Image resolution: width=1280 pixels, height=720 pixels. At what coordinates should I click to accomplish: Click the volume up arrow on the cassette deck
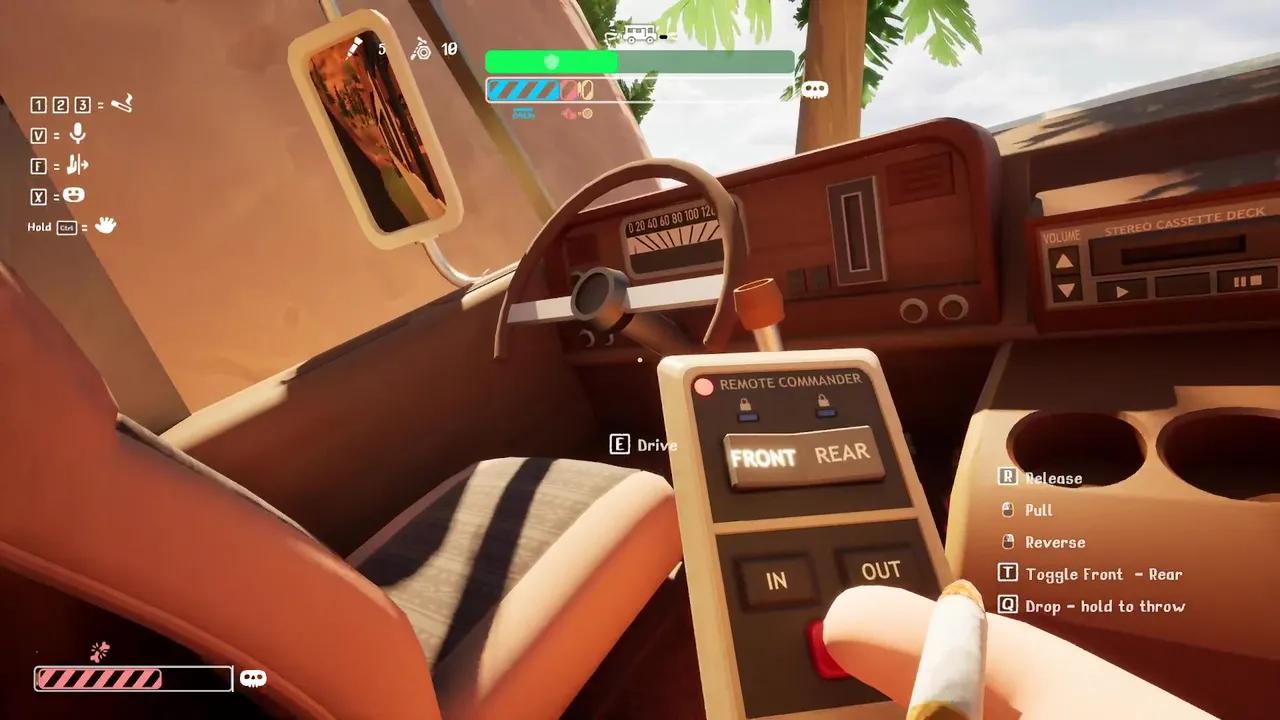(1063, 263)
